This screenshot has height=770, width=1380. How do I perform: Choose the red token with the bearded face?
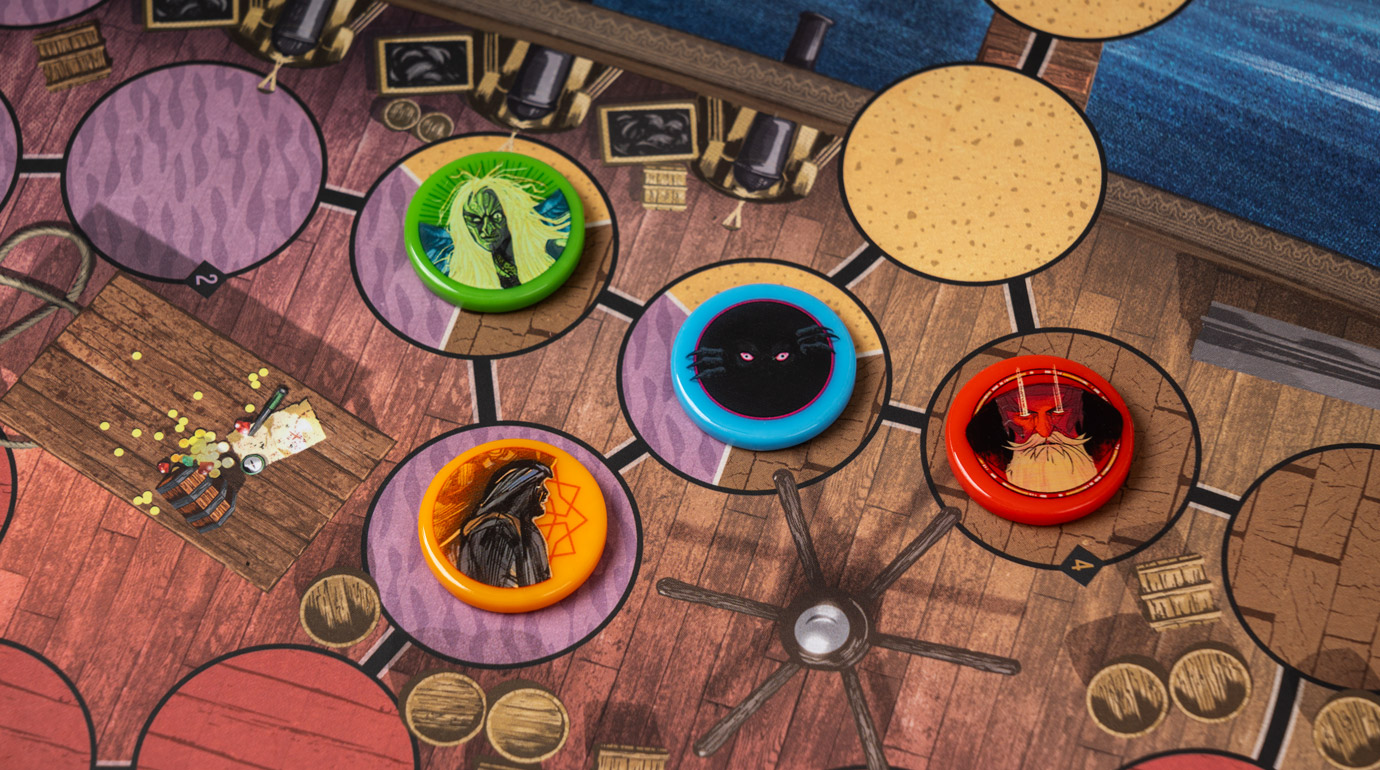pos(1039,437)
